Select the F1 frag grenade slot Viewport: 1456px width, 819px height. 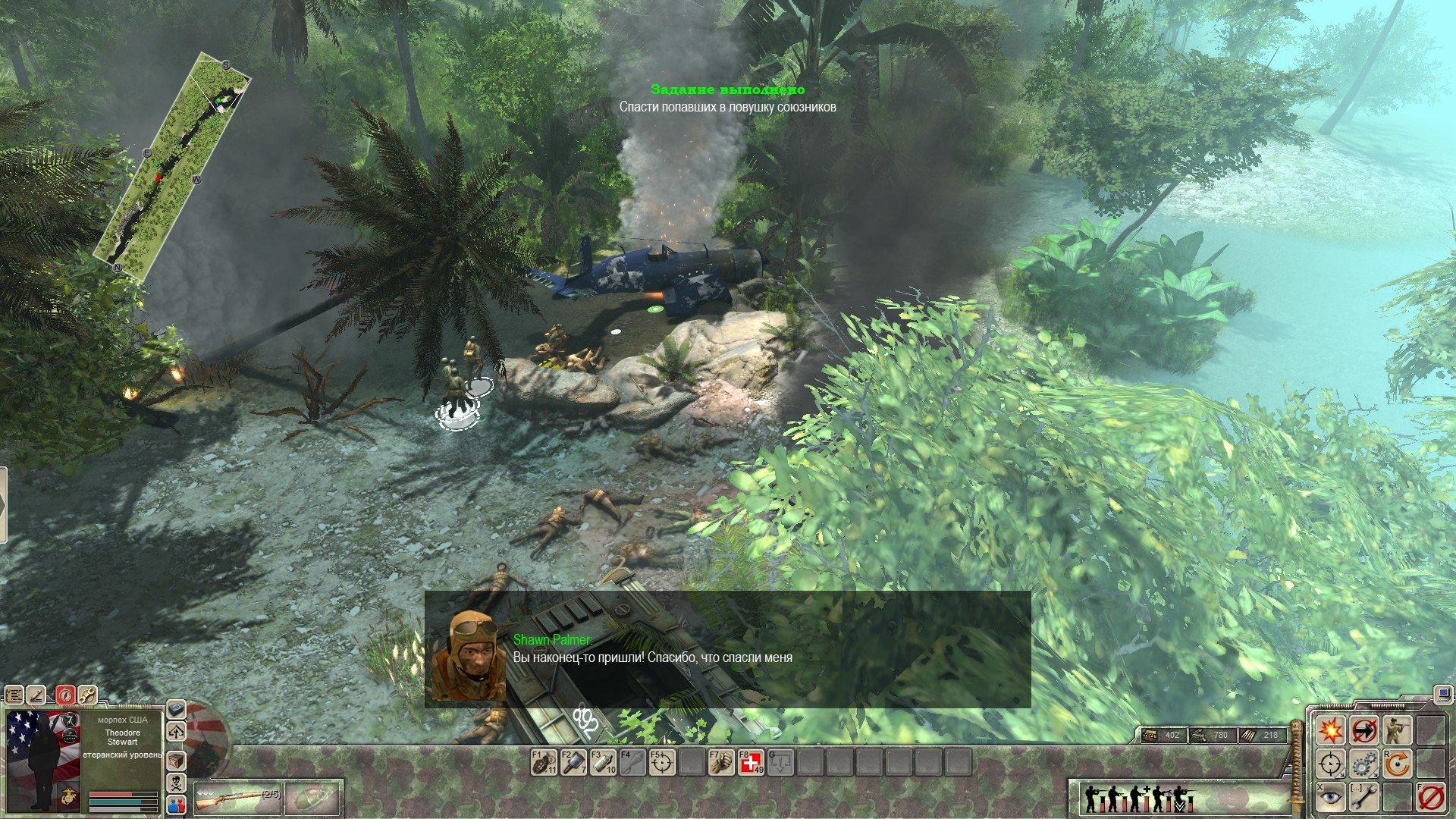tap(544, 762)
